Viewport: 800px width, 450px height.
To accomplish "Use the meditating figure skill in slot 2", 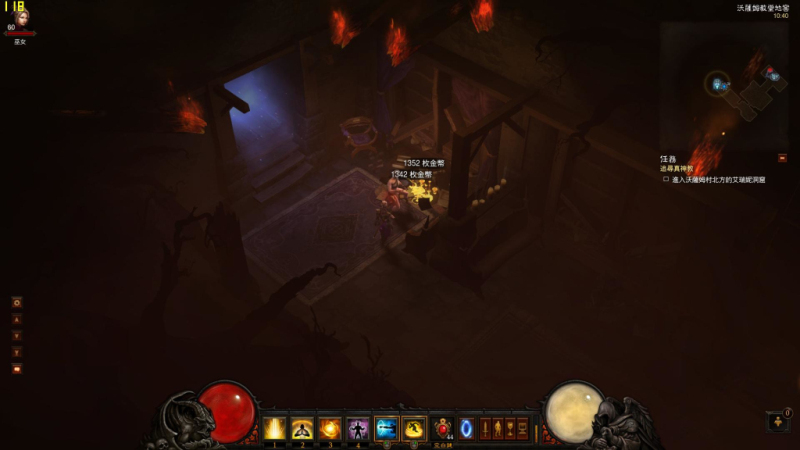I will (x=302, y=428).
